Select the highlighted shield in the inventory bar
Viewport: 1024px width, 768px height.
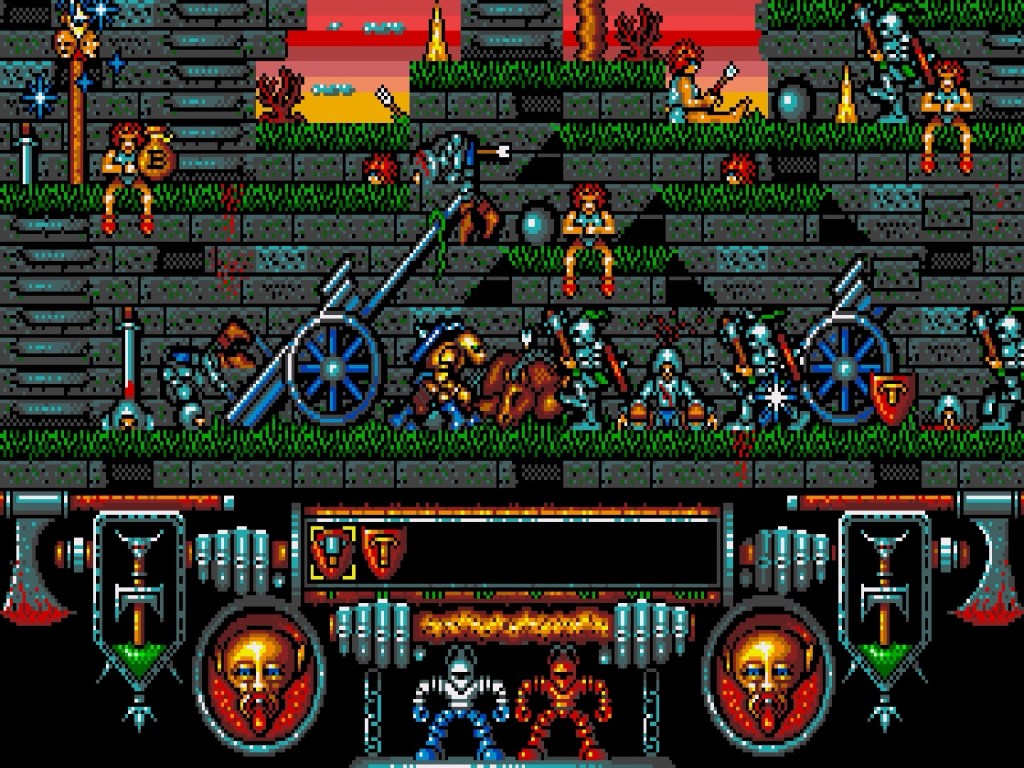click(x=332, y=553)
